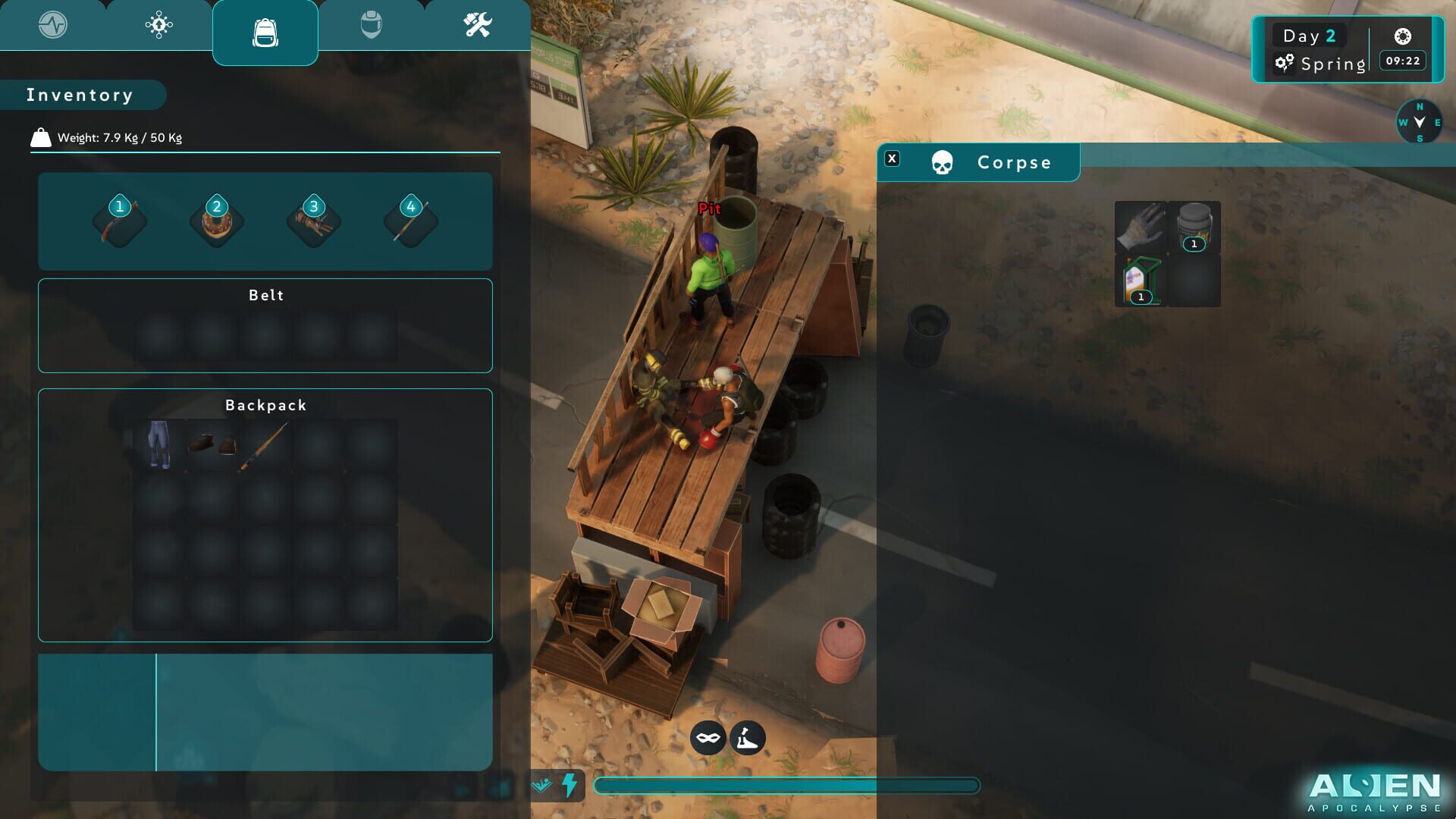
Task: Click the Day 2 display
Action: [x=1310, y=35]
